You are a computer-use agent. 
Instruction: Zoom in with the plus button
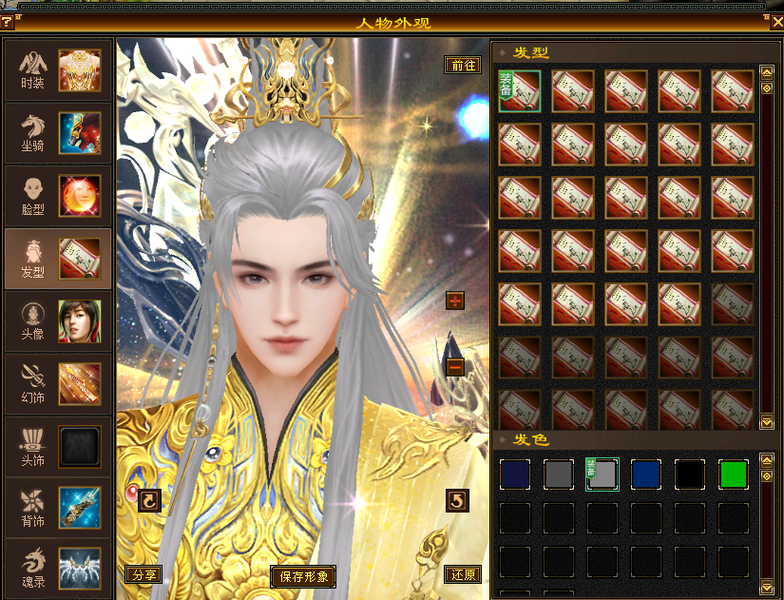pyautogui.click(x=456, y=301)
